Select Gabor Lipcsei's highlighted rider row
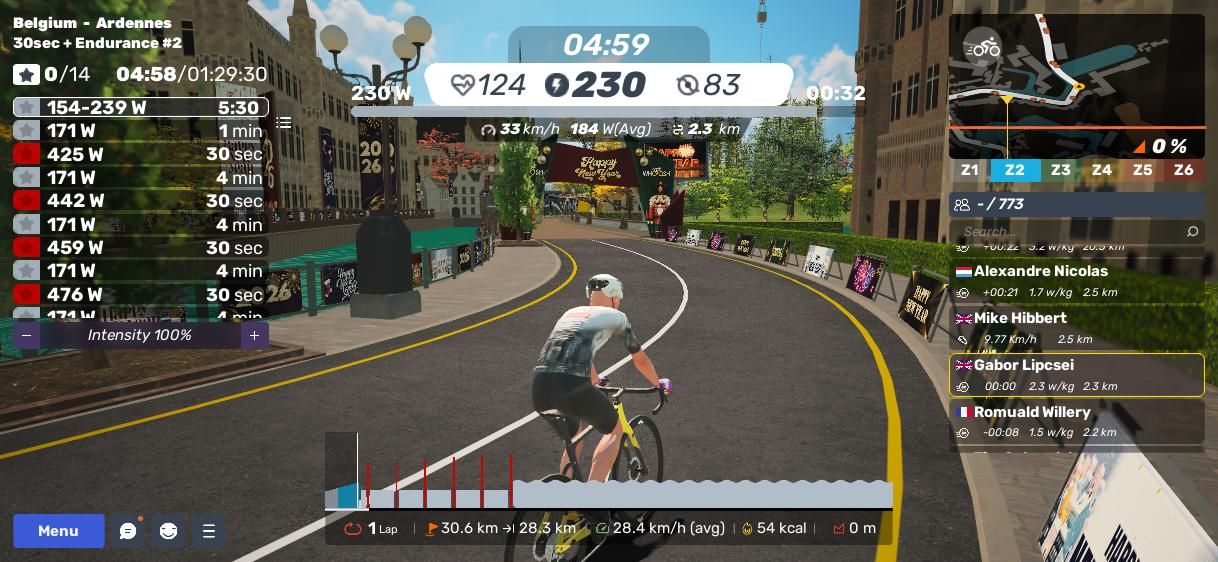The height and width of the screenshot is (562, 1218). (x=1076, y=375)
